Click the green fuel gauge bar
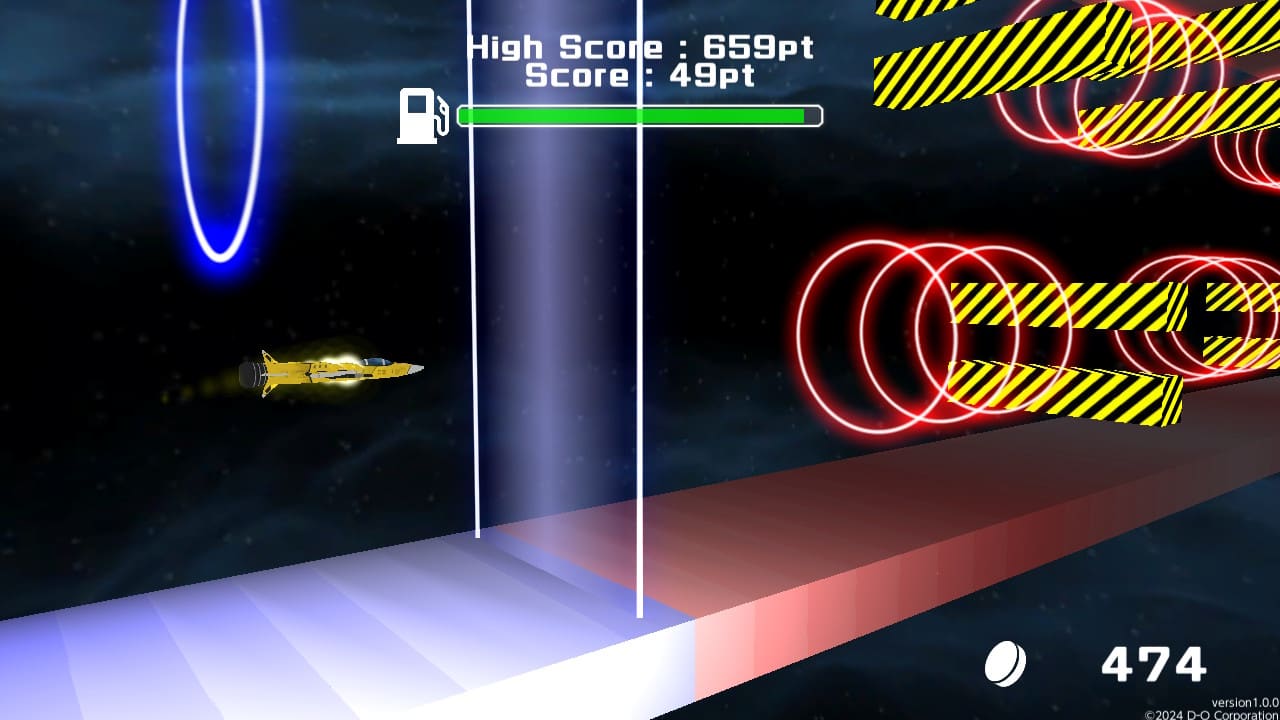Screen dimensions: 1280x720 pyautogui.click(x=635, y=114)
